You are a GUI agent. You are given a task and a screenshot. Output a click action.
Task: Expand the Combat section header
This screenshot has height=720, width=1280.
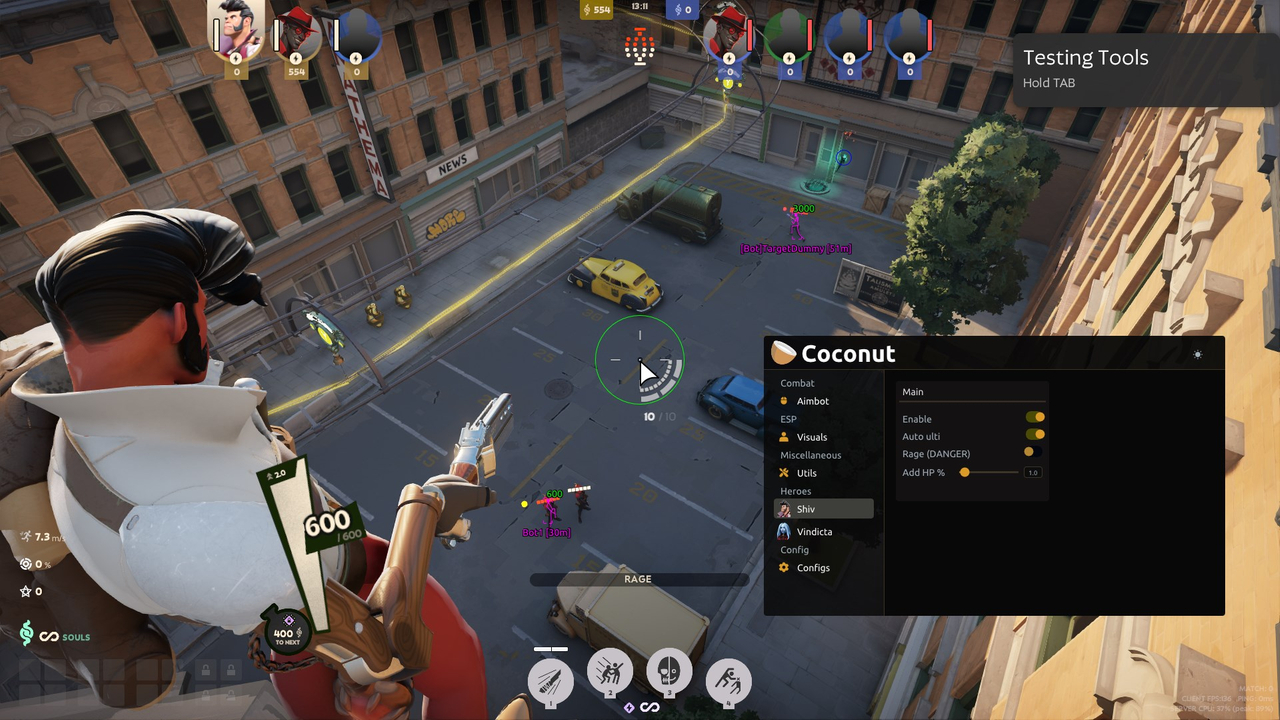797,383
